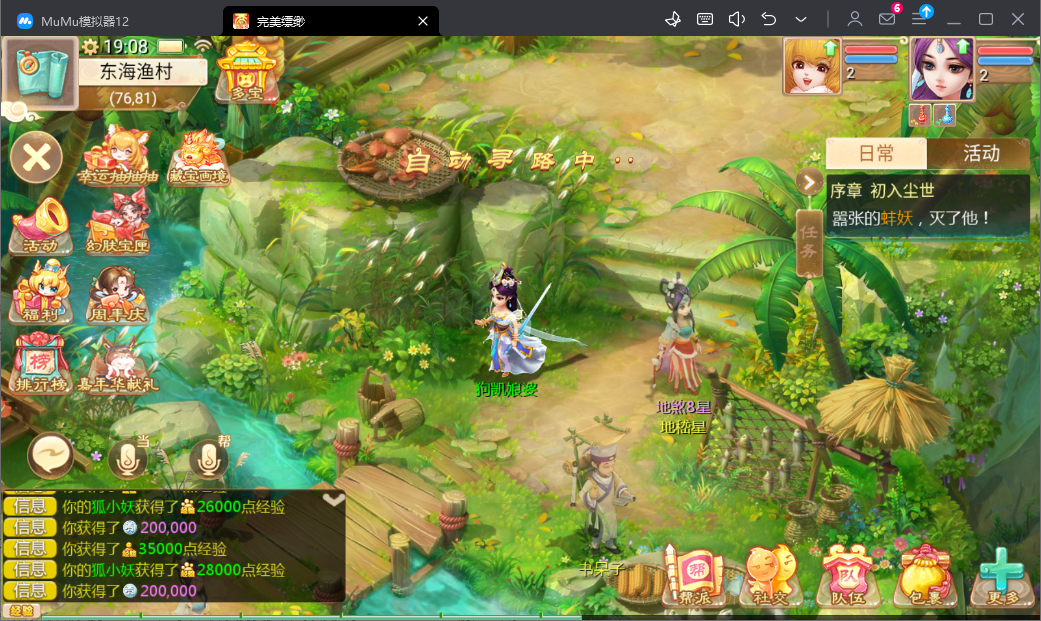The width and height of the screenshot is (1041, 621).
Task: Open the 嘉年华献礼 carnival gift event
Action: click(x=119, y=362)
